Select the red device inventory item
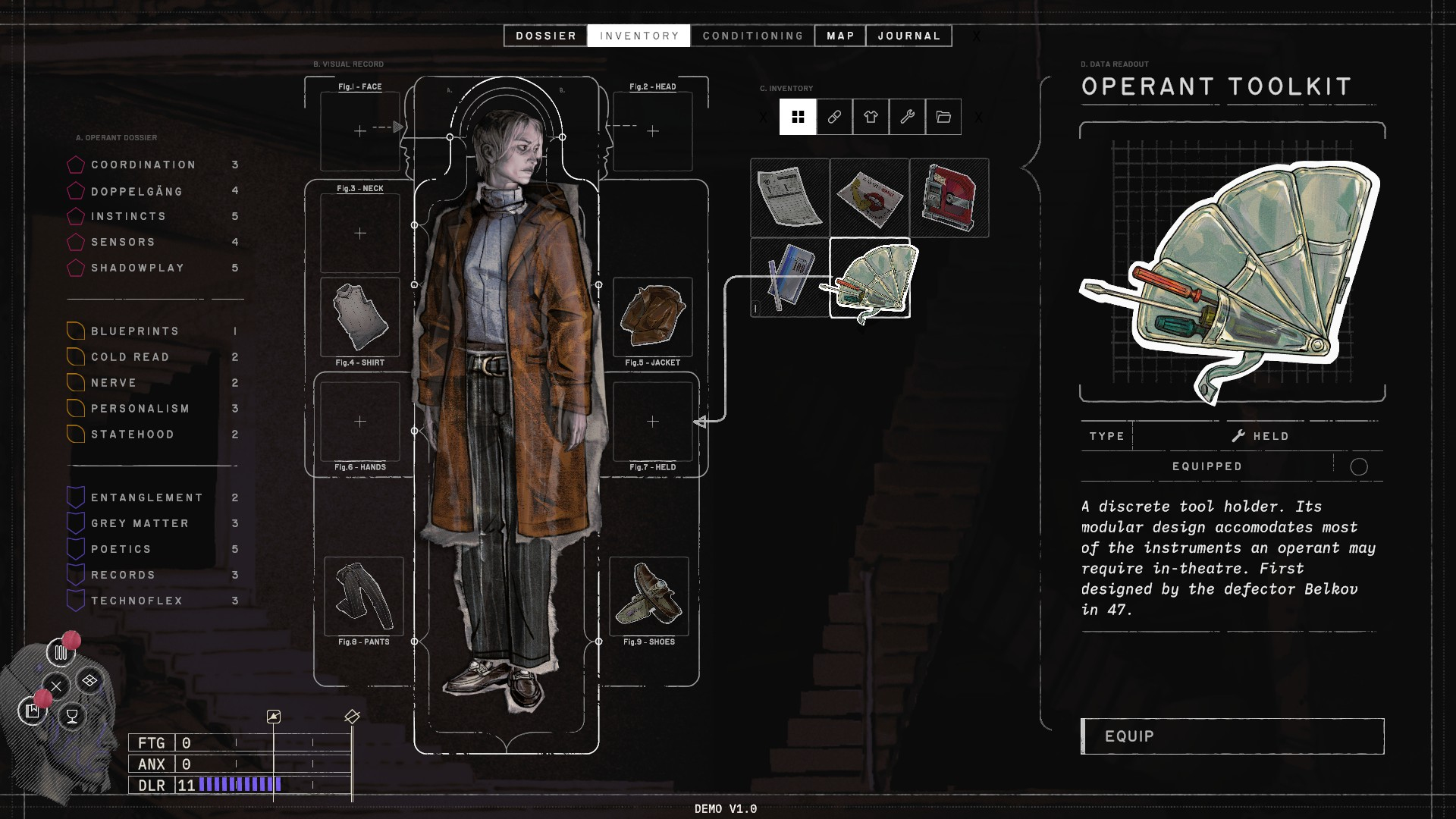 point(949,197)
